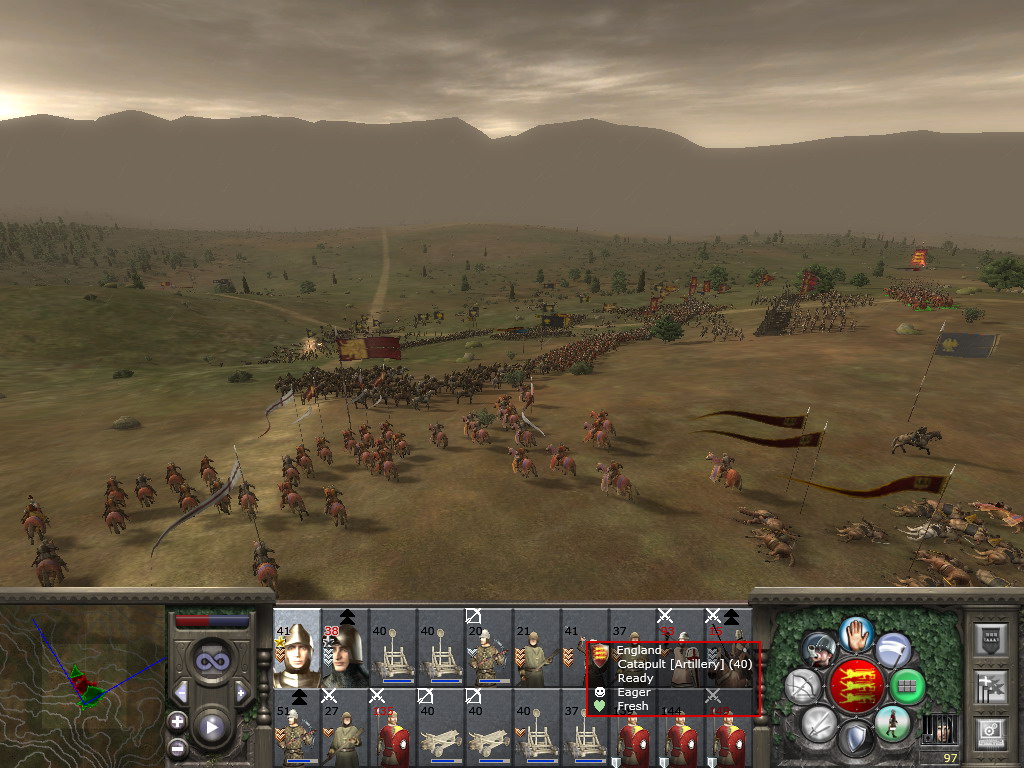Click the battlefield minimap
The width and height of the screenshot is (1024, 768).
pos(82,682)
